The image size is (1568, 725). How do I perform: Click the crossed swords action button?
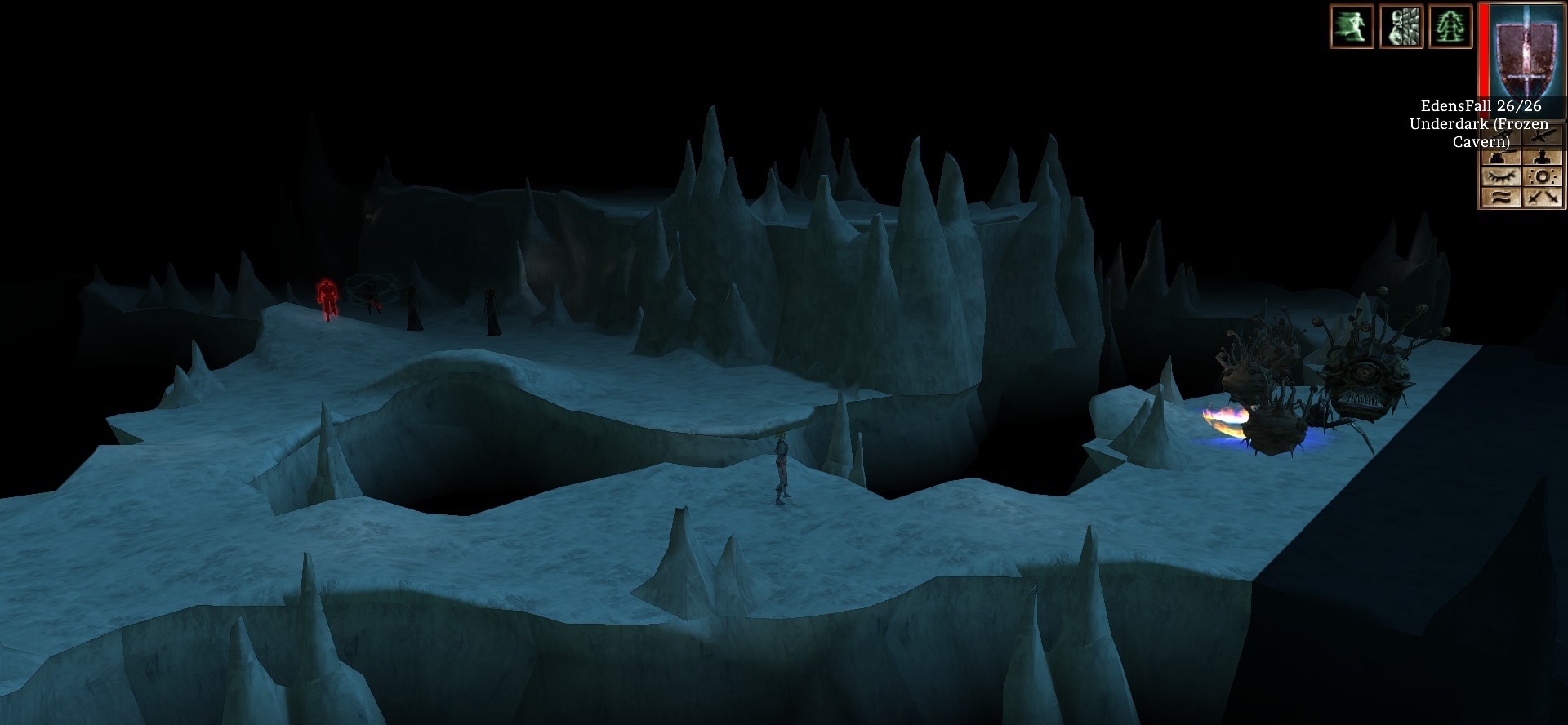coord(1543,197)
